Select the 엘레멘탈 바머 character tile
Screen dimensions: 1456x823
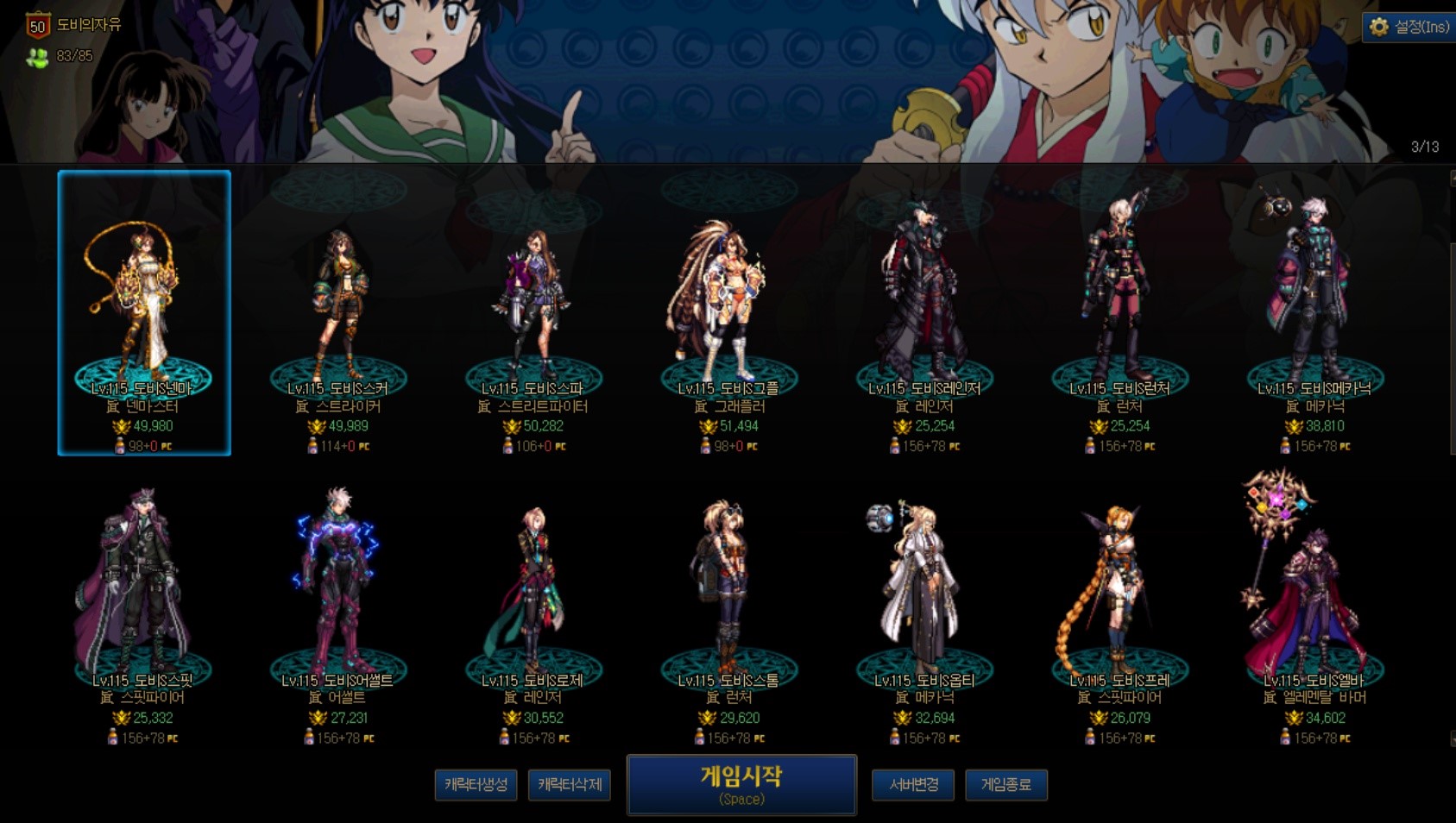click(1314, 604)
